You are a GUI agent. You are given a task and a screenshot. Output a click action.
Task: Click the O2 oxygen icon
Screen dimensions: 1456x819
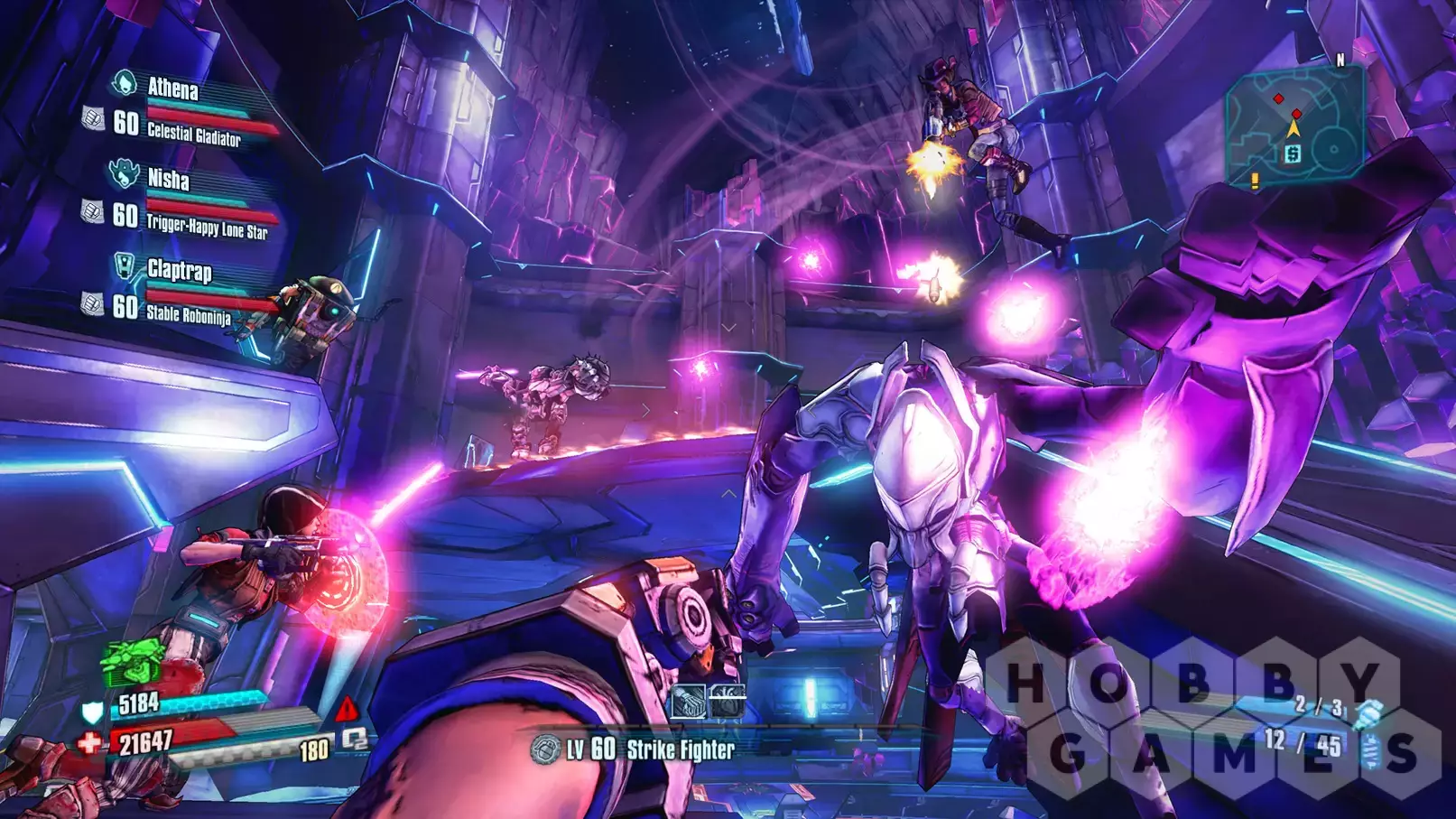[355, 740]
